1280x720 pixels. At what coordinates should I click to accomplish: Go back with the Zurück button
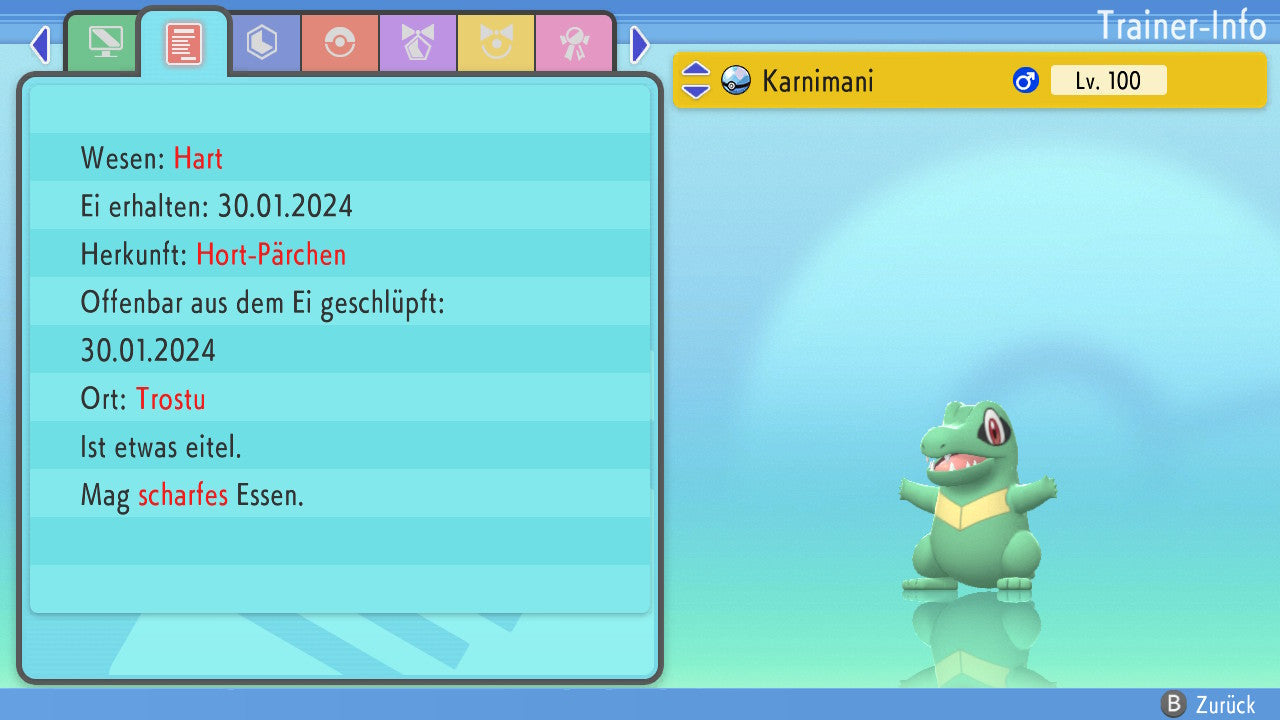(x=1209, y=704)
